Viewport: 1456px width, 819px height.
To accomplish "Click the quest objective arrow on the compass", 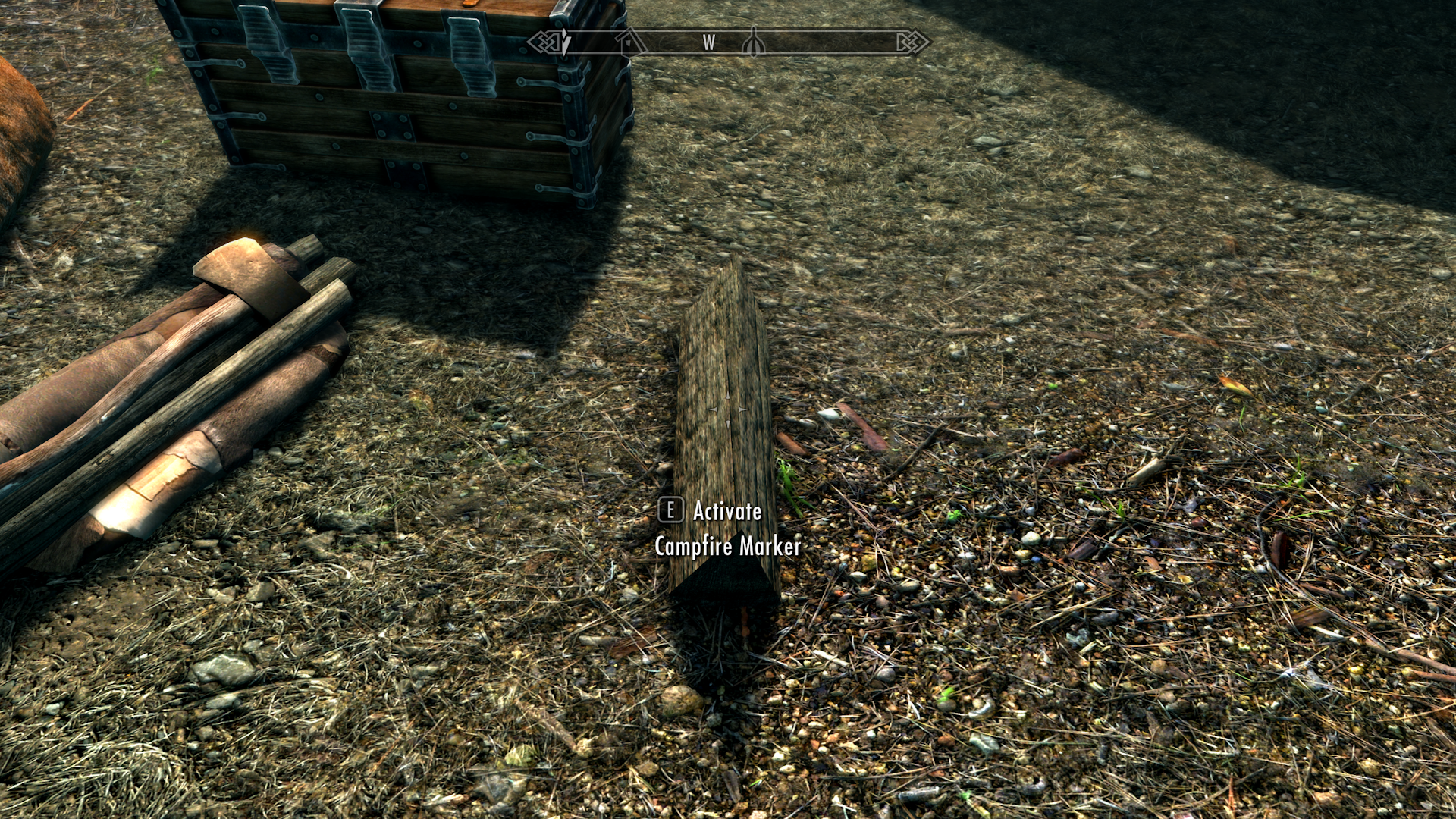I will coord(565,42).
